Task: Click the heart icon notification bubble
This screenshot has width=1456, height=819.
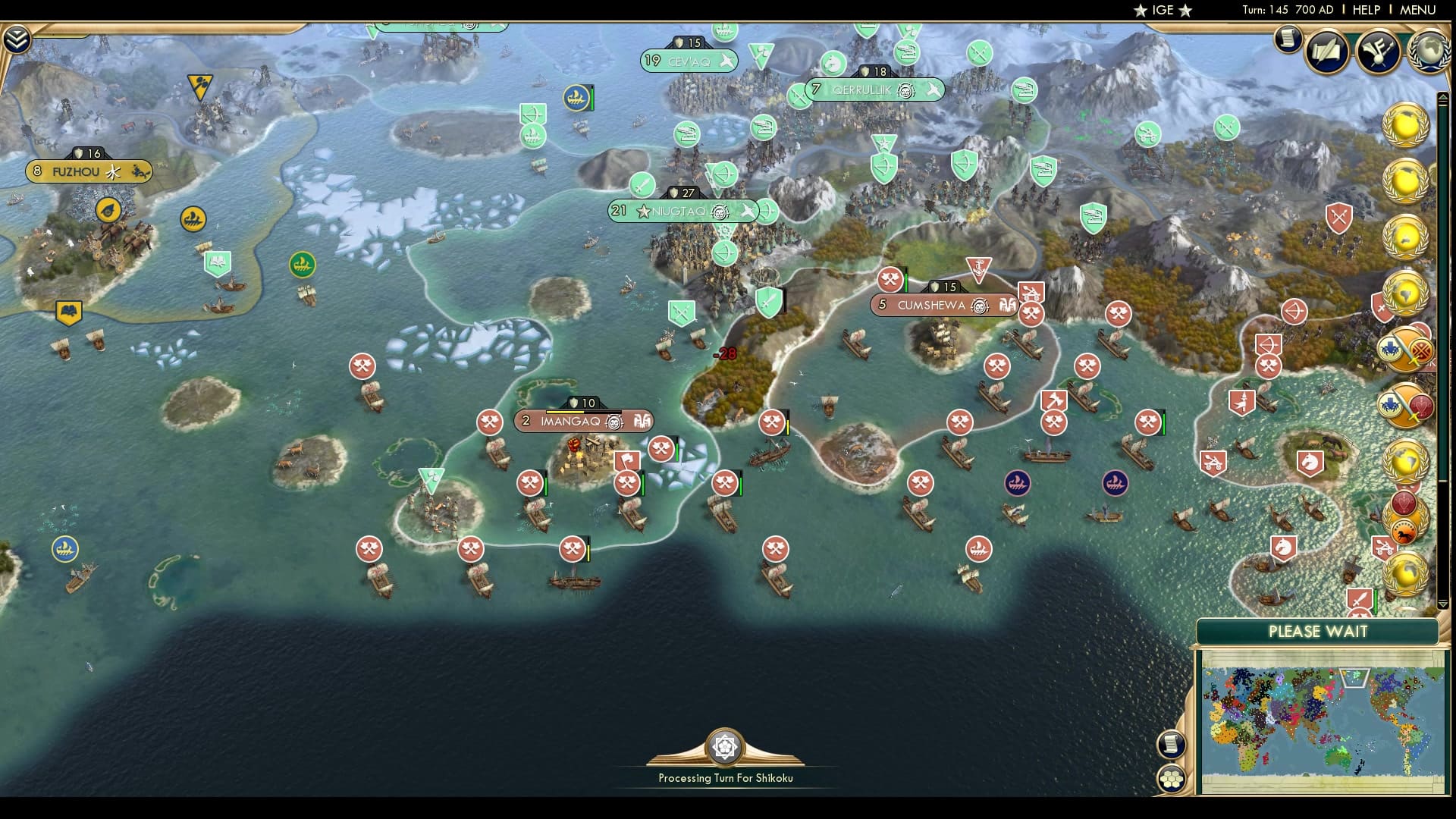Action: pyautogui.click(x=1404, y=504)
